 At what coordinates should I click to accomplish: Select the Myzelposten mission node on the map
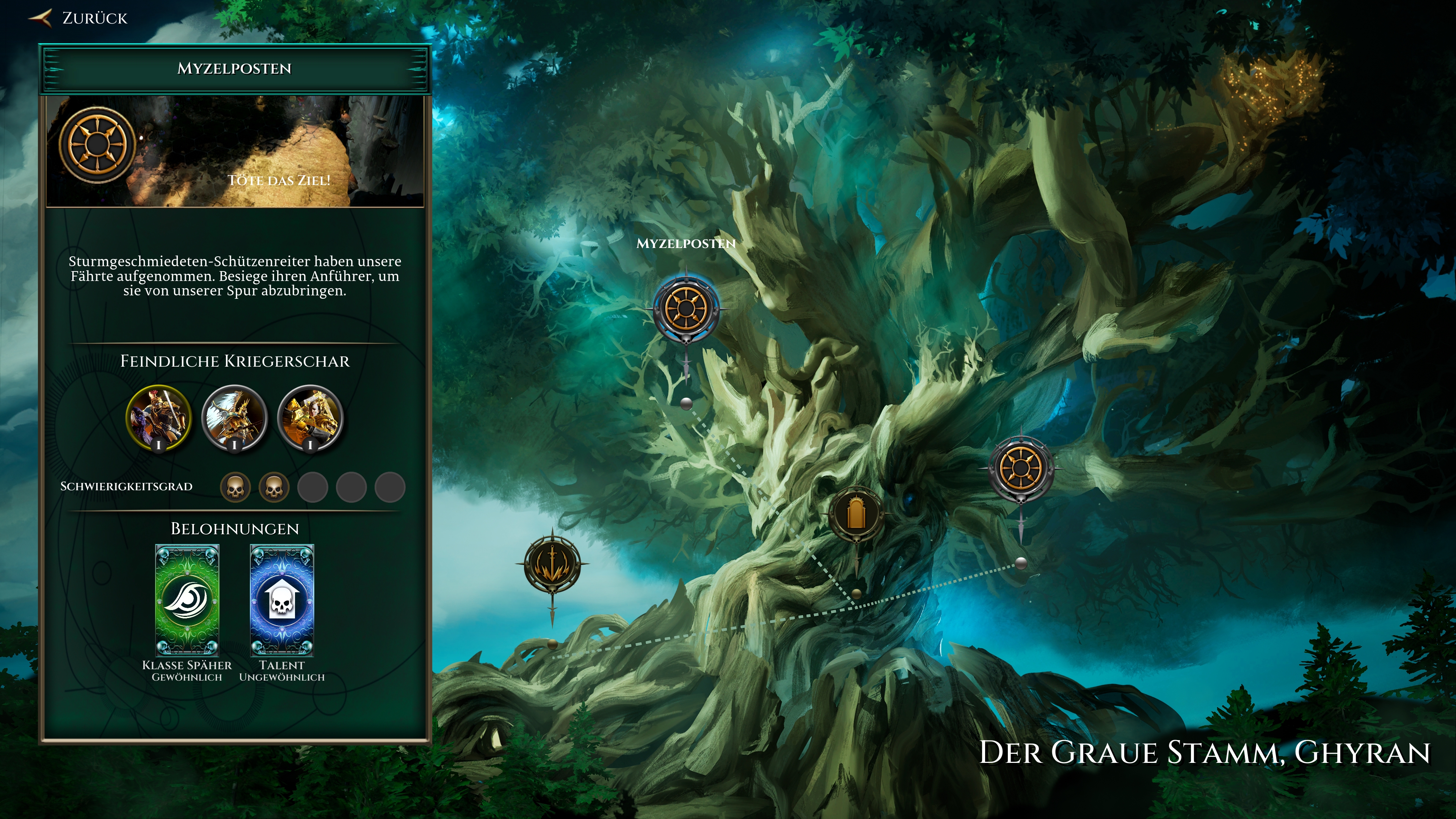click(686, 309)
